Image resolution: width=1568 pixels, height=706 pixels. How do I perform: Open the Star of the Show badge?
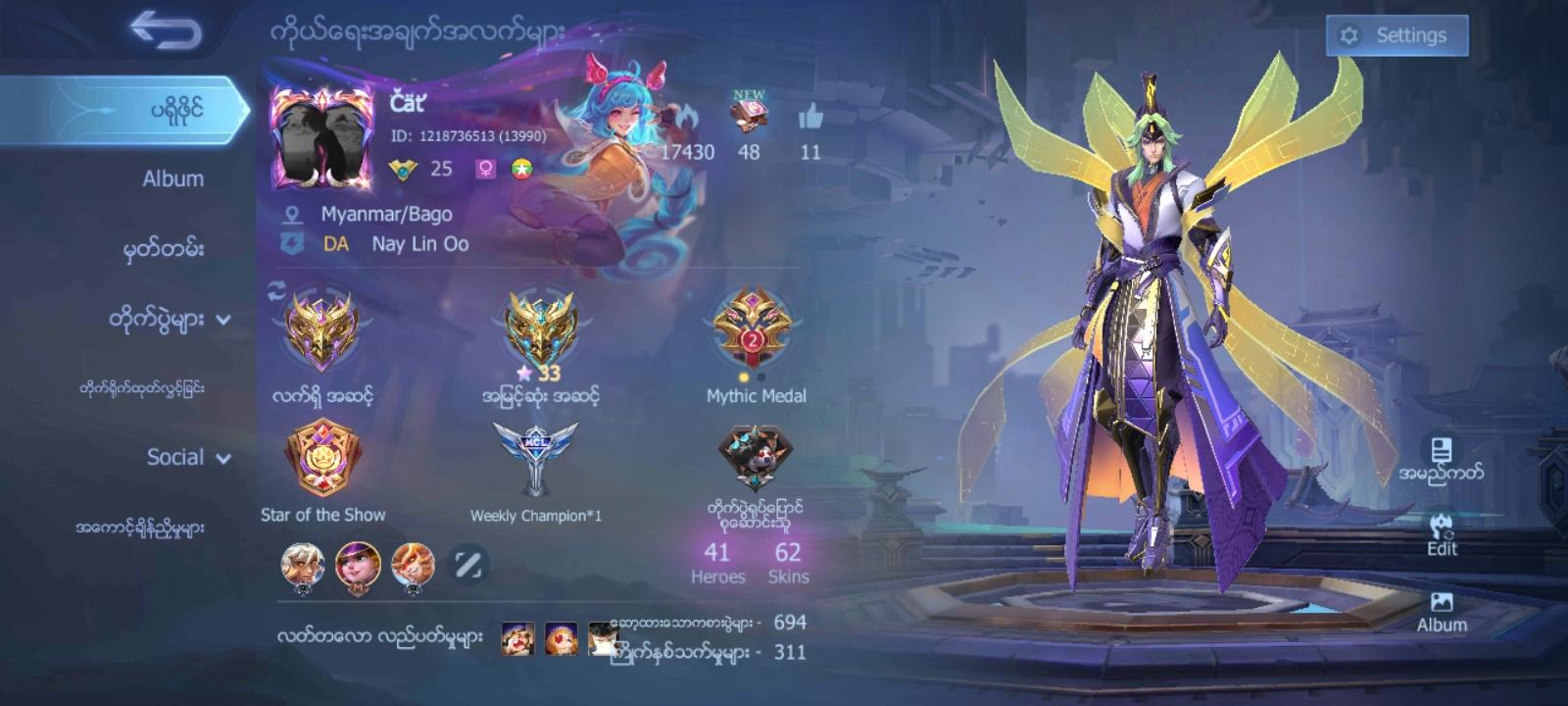click(x=323, y=461)
